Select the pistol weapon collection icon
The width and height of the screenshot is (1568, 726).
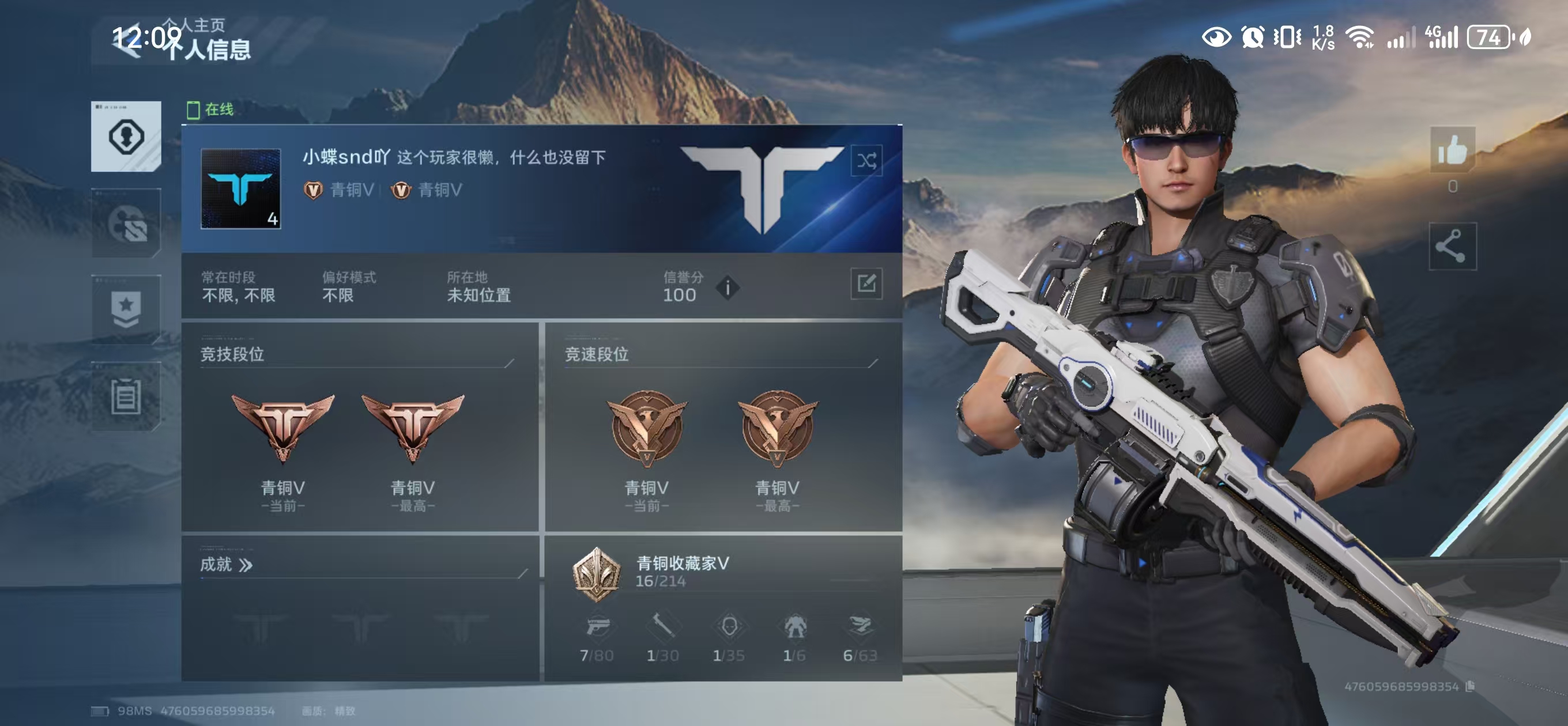[x=597, y=627]
